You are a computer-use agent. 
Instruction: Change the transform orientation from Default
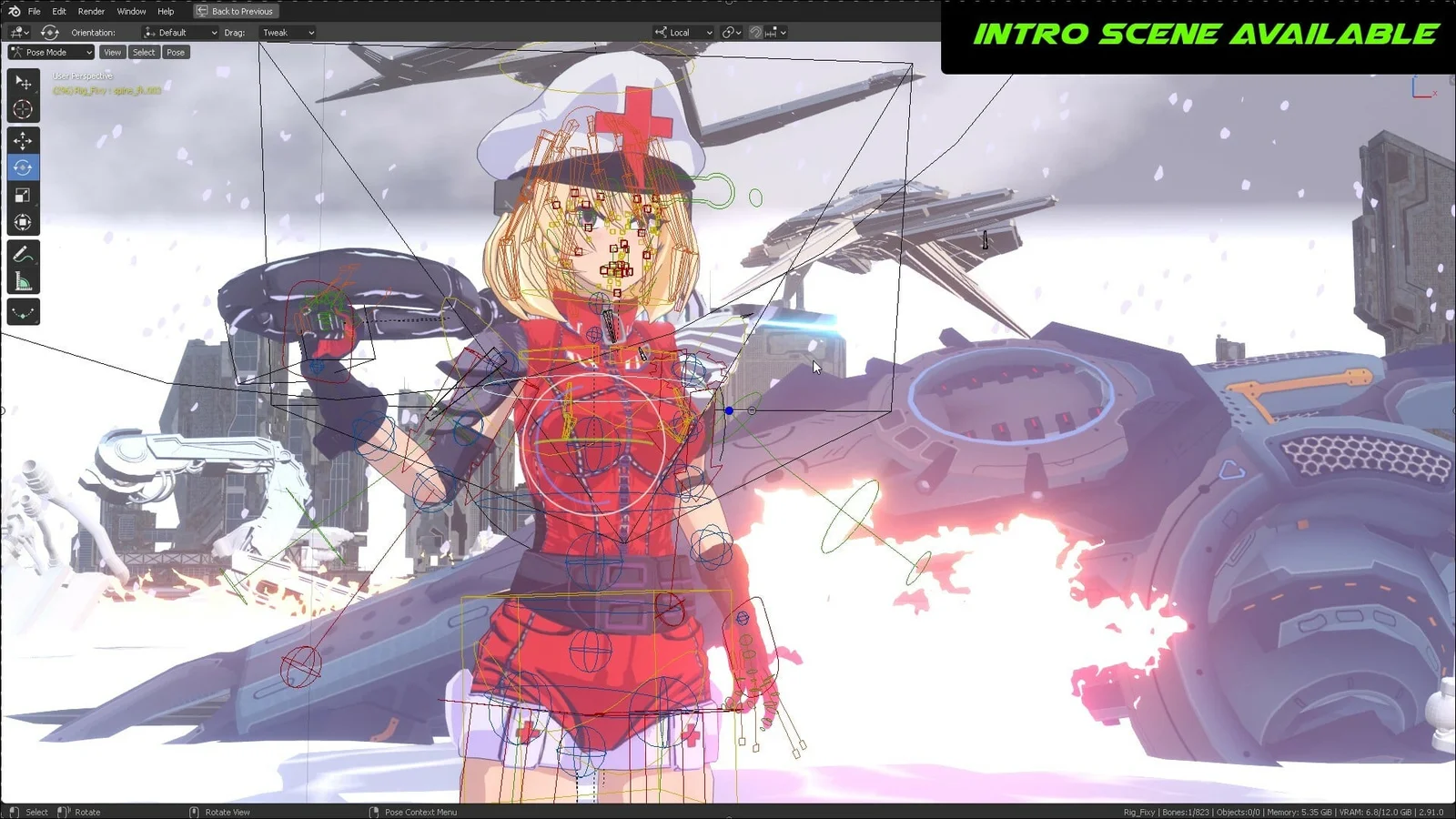(x=178, y=32)
